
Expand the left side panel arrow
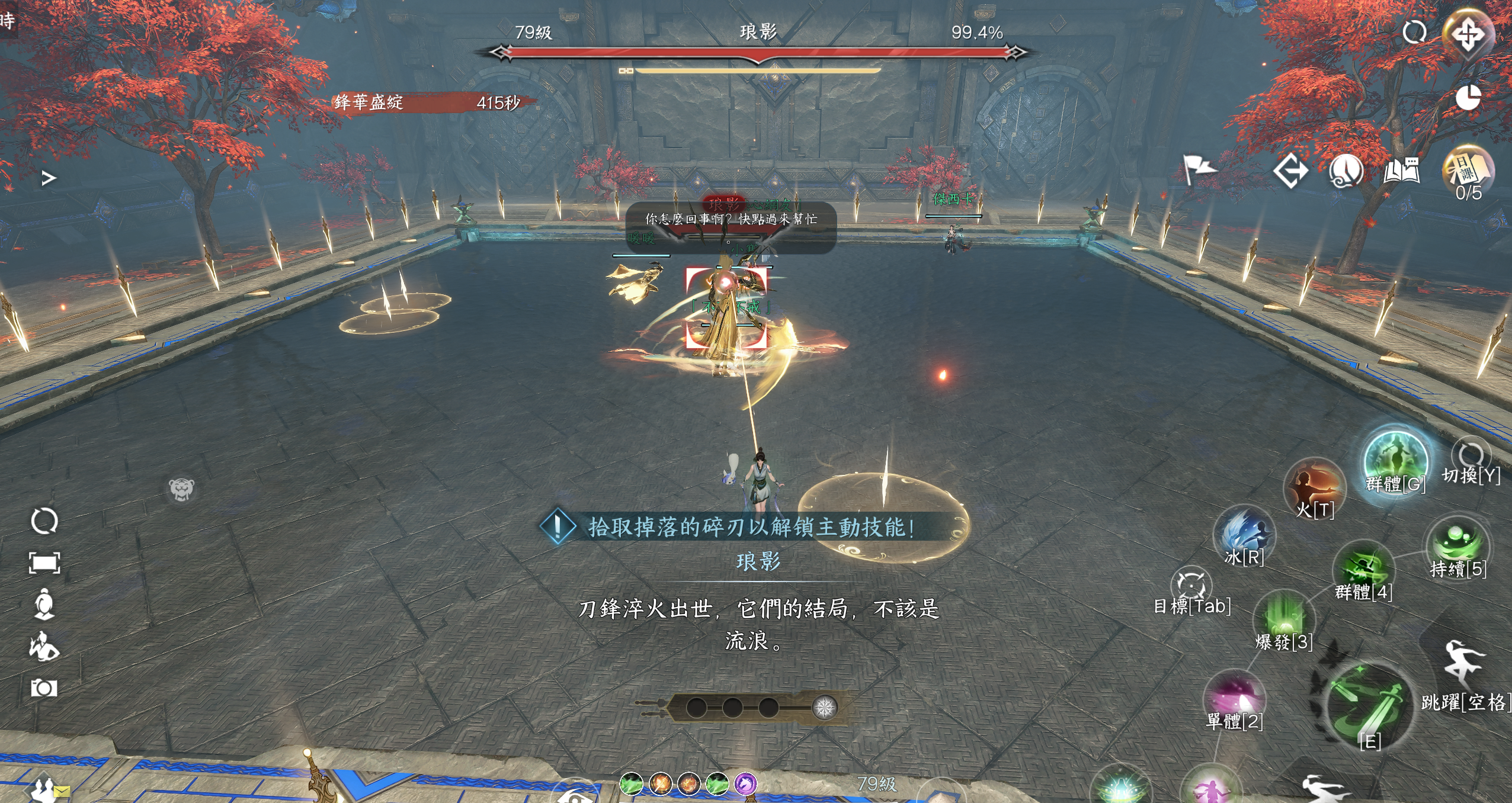click(x=49, y=178)
